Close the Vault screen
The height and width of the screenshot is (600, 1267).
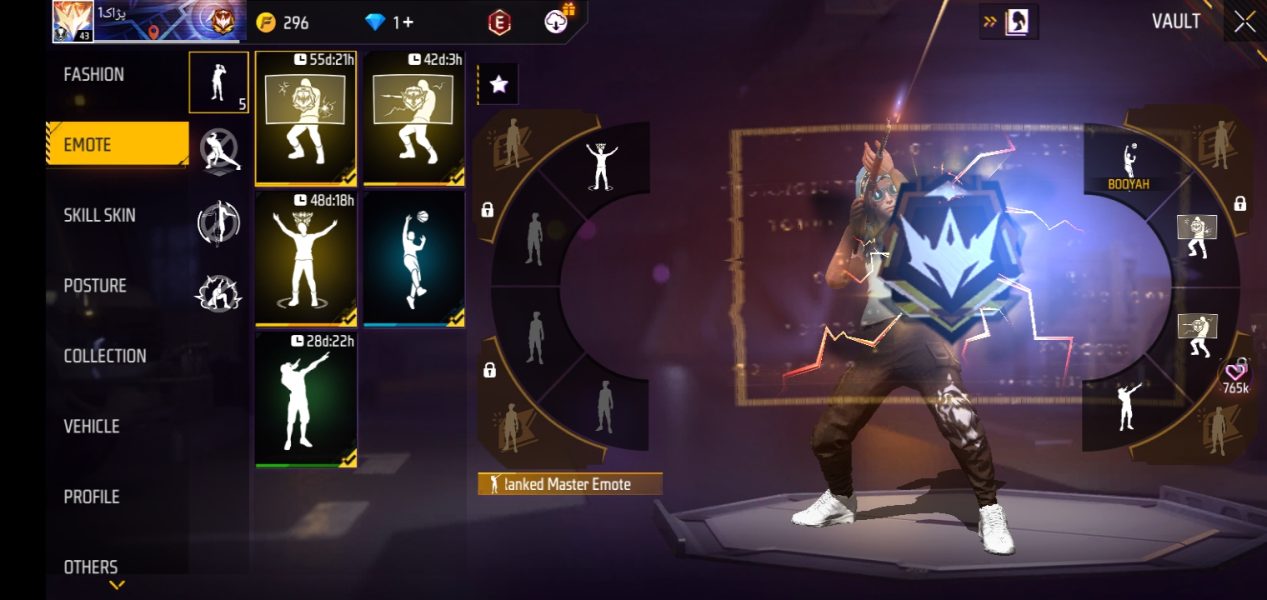pos(1244,22)
